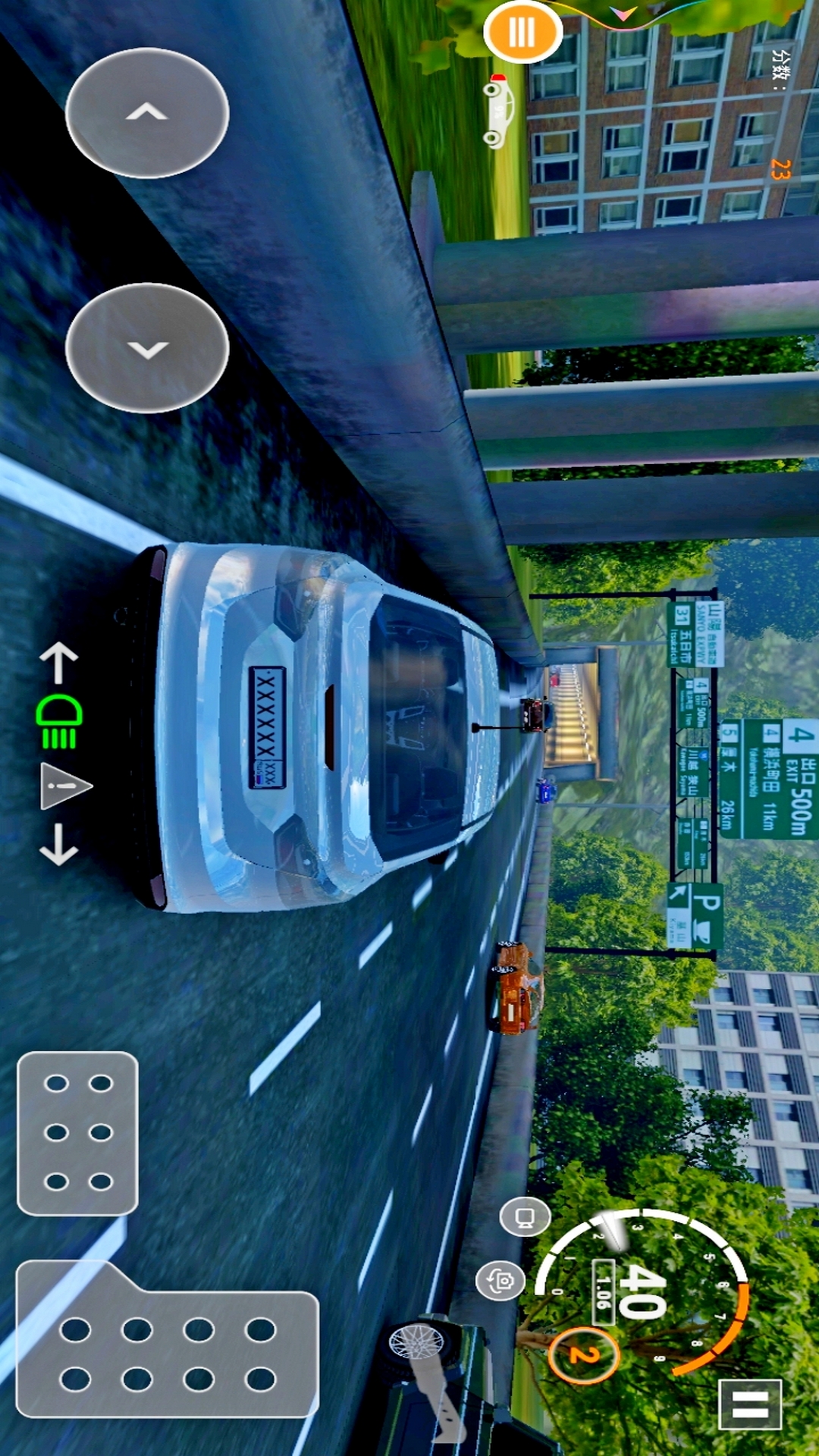This screenshot has height=1456, width=819.
Task: Click the monitor screen view icon
Action: [x=525, y=1218]
